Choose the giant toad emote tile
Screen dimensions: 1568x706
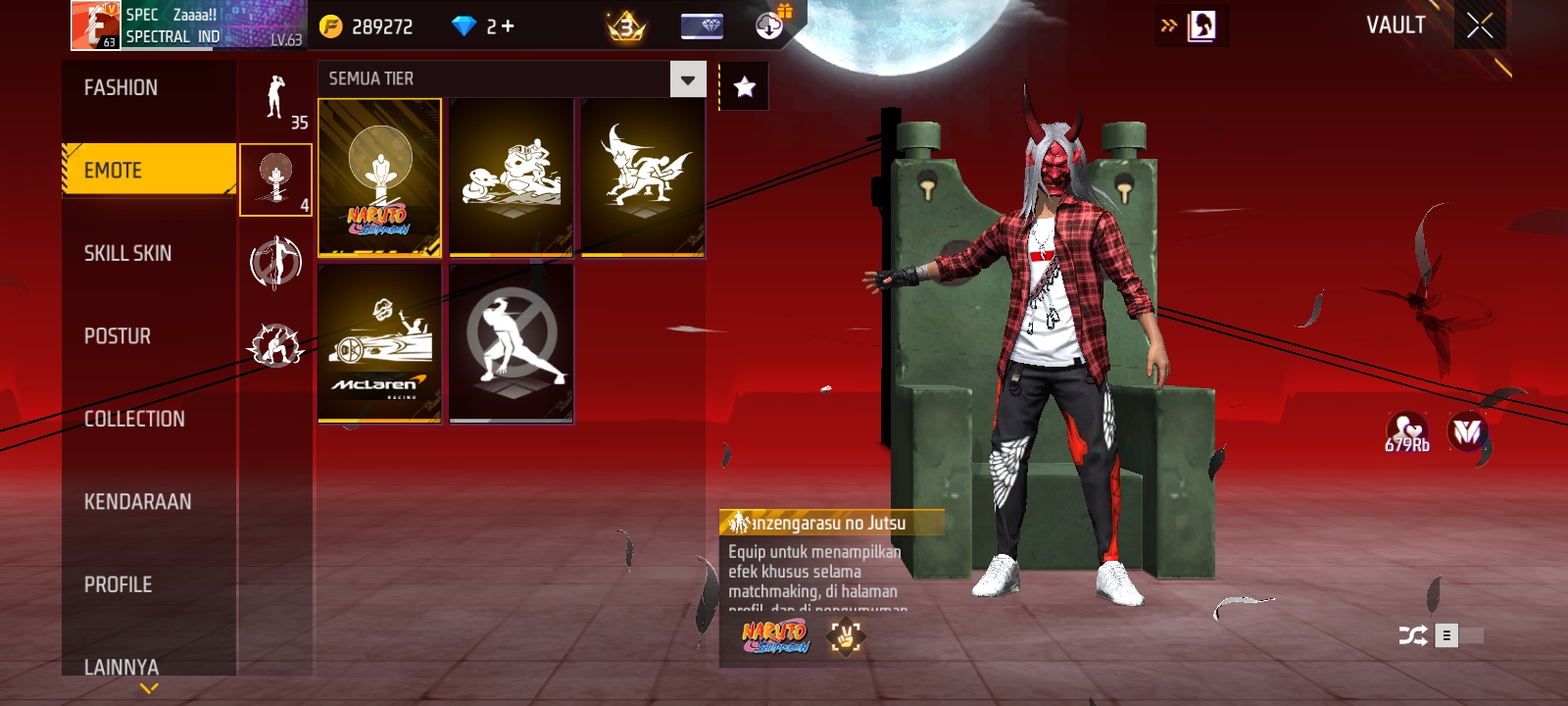[512, 177]
